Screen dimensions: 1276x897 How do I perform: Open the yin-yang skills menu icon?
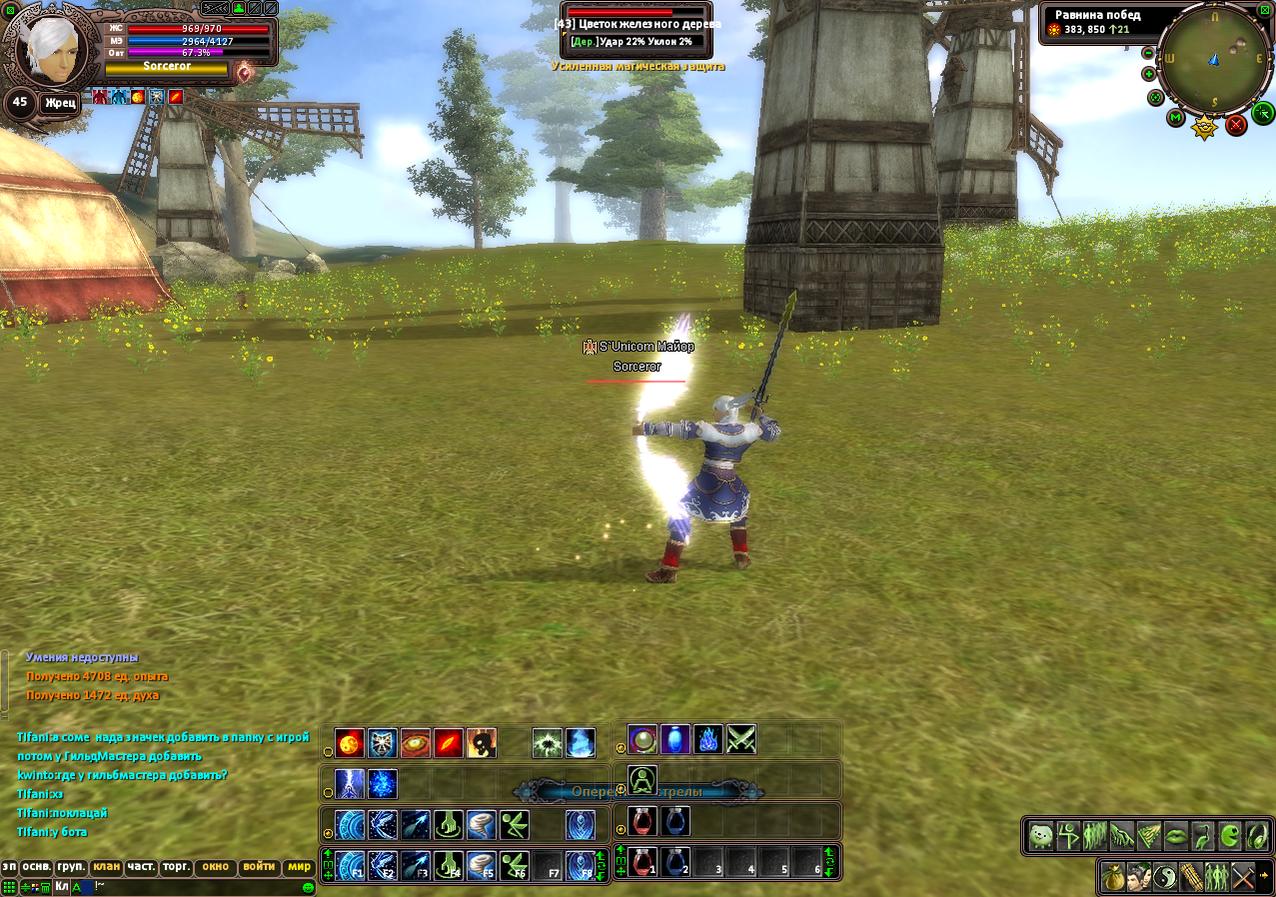tap(1165, 877)
